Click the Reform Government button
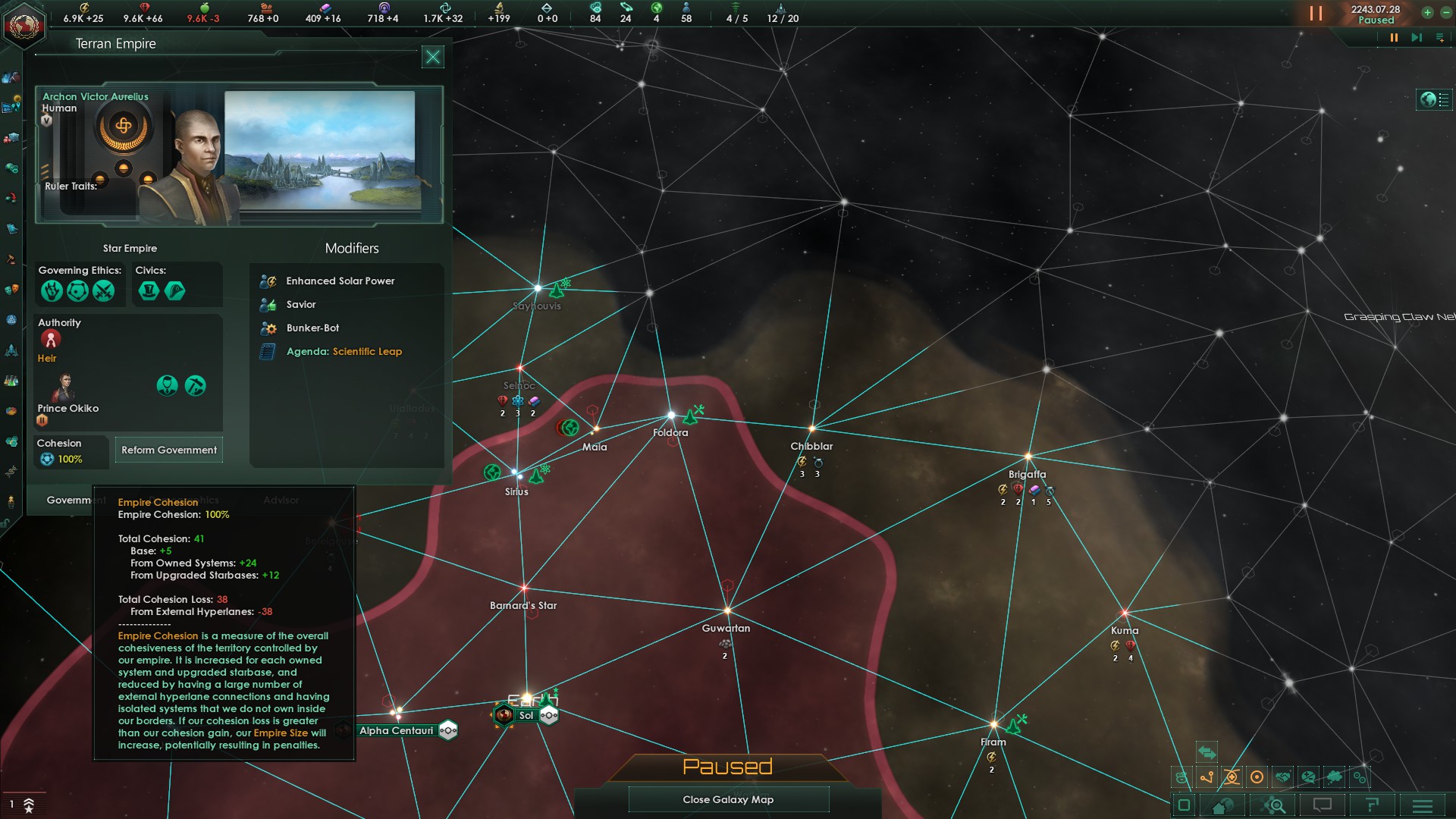Viewport: 1456px width, 819px height. (168, 450)
